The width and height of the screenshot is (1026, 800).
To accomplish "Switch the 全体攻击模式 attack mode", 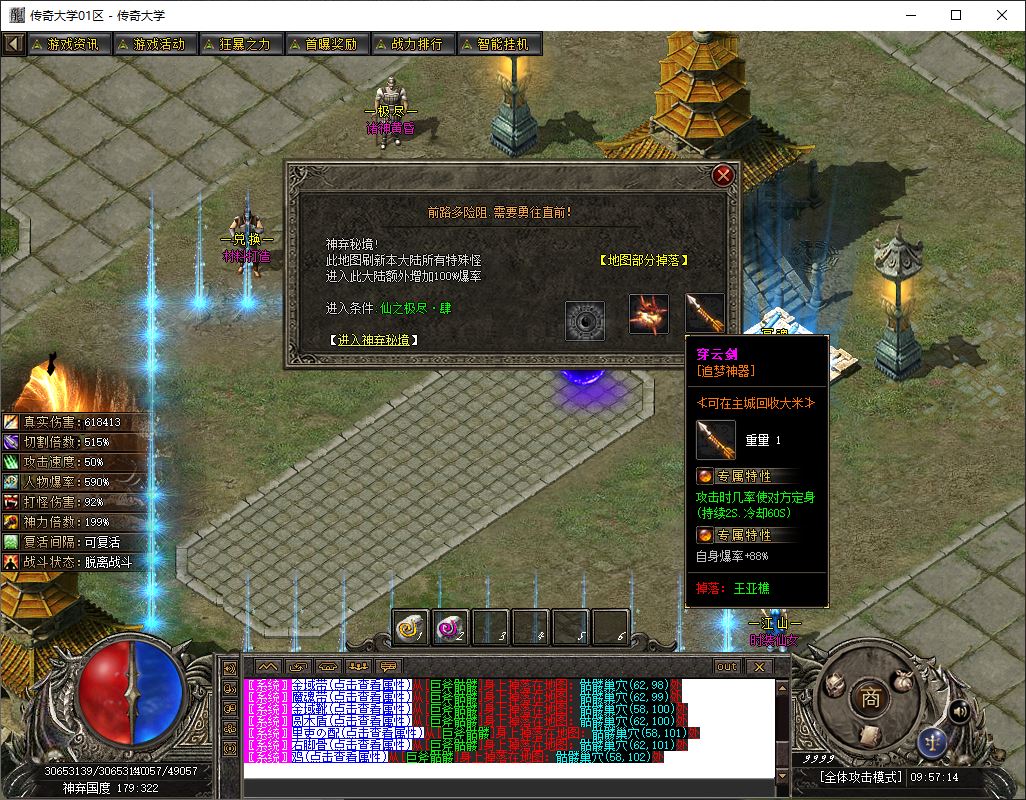I will (861, 777).
